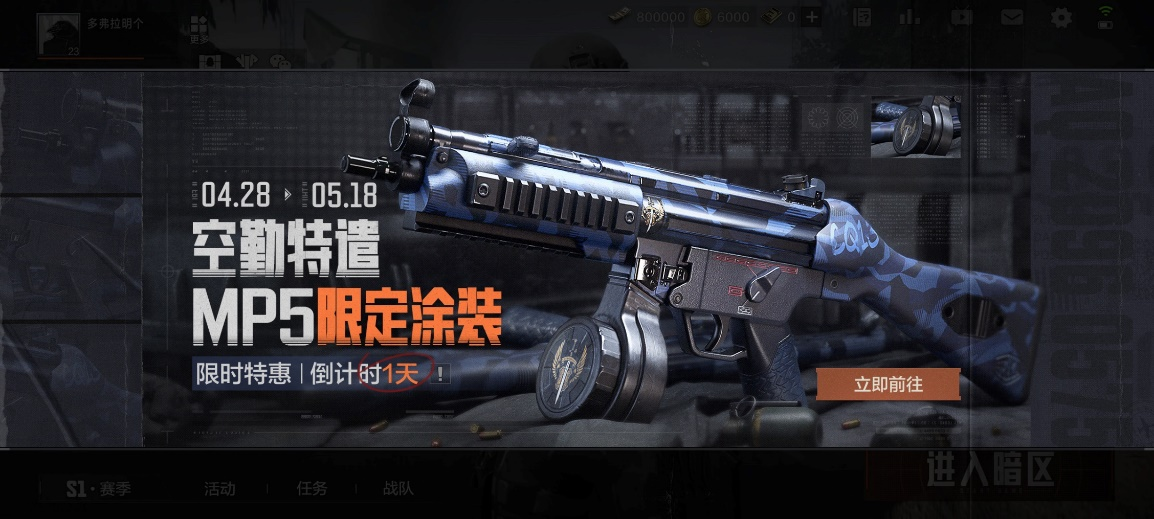Open the mail envelope inbox
This screenshot has width=1154, height=519.
(1012, 17)
